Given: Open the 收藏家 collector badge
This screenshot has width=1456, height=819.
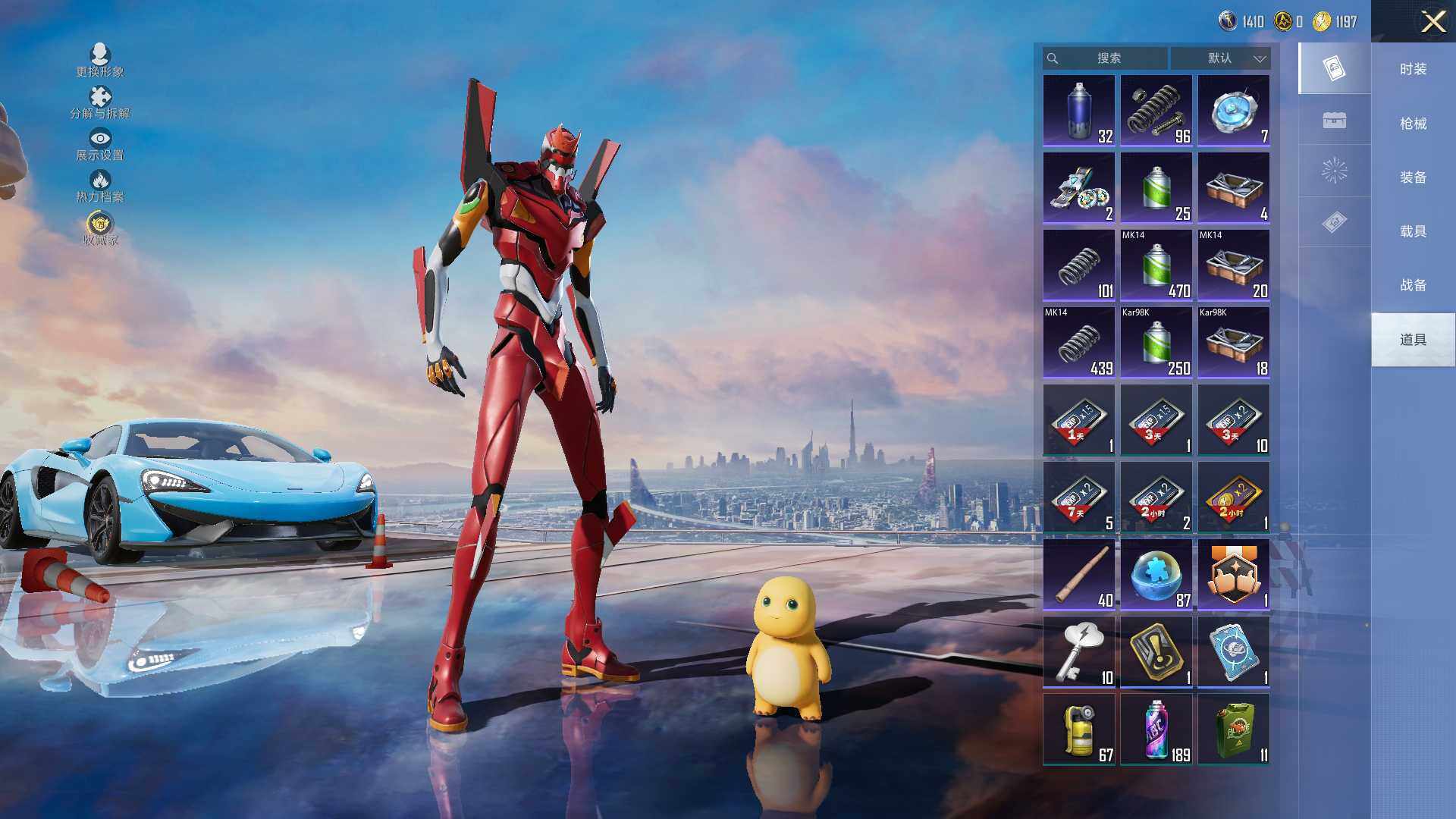Looking at the screenshot, I should pyautogui.click(x=100, y=228).
